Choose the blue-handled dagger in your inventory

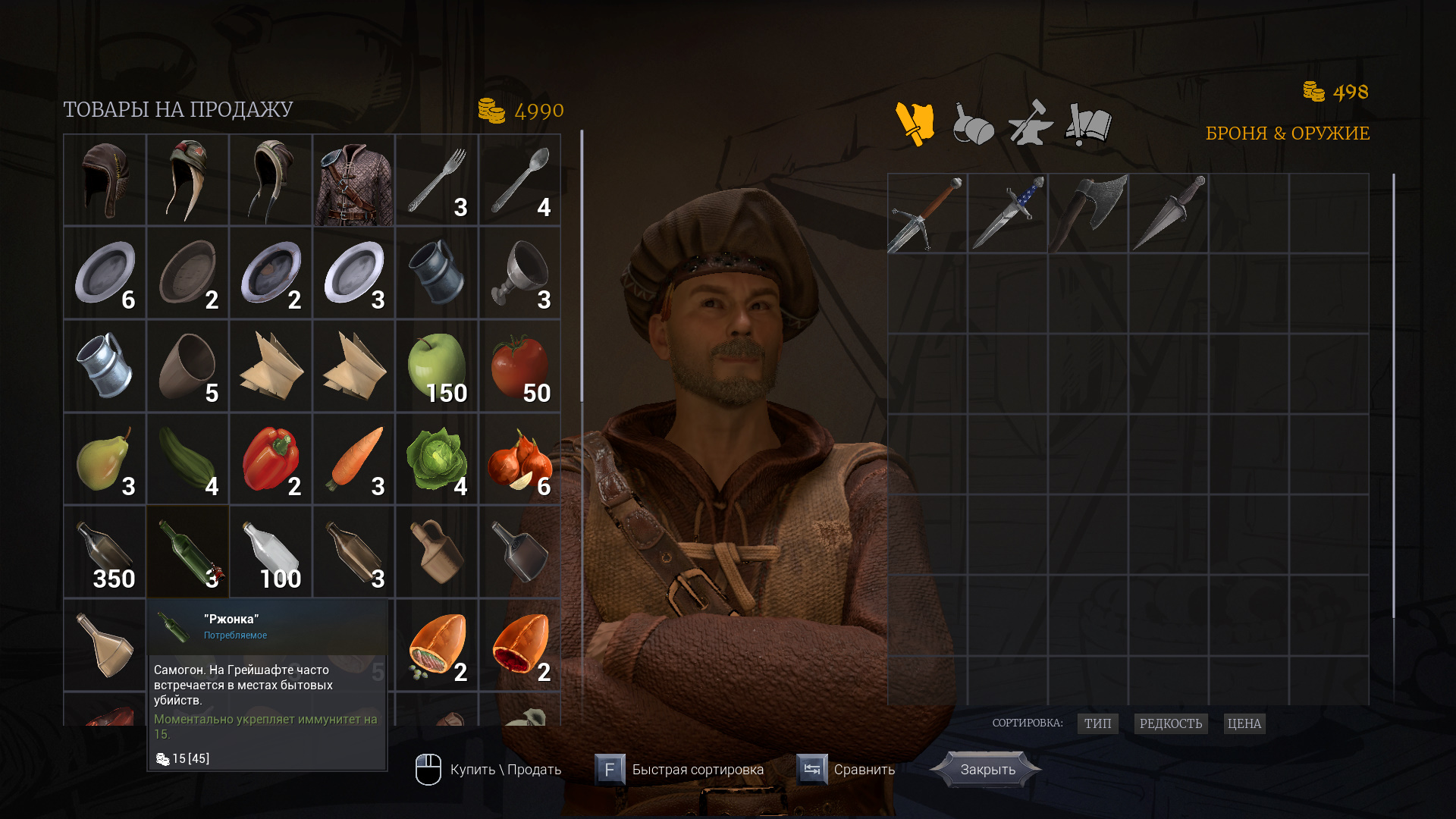pos(1008,214)
